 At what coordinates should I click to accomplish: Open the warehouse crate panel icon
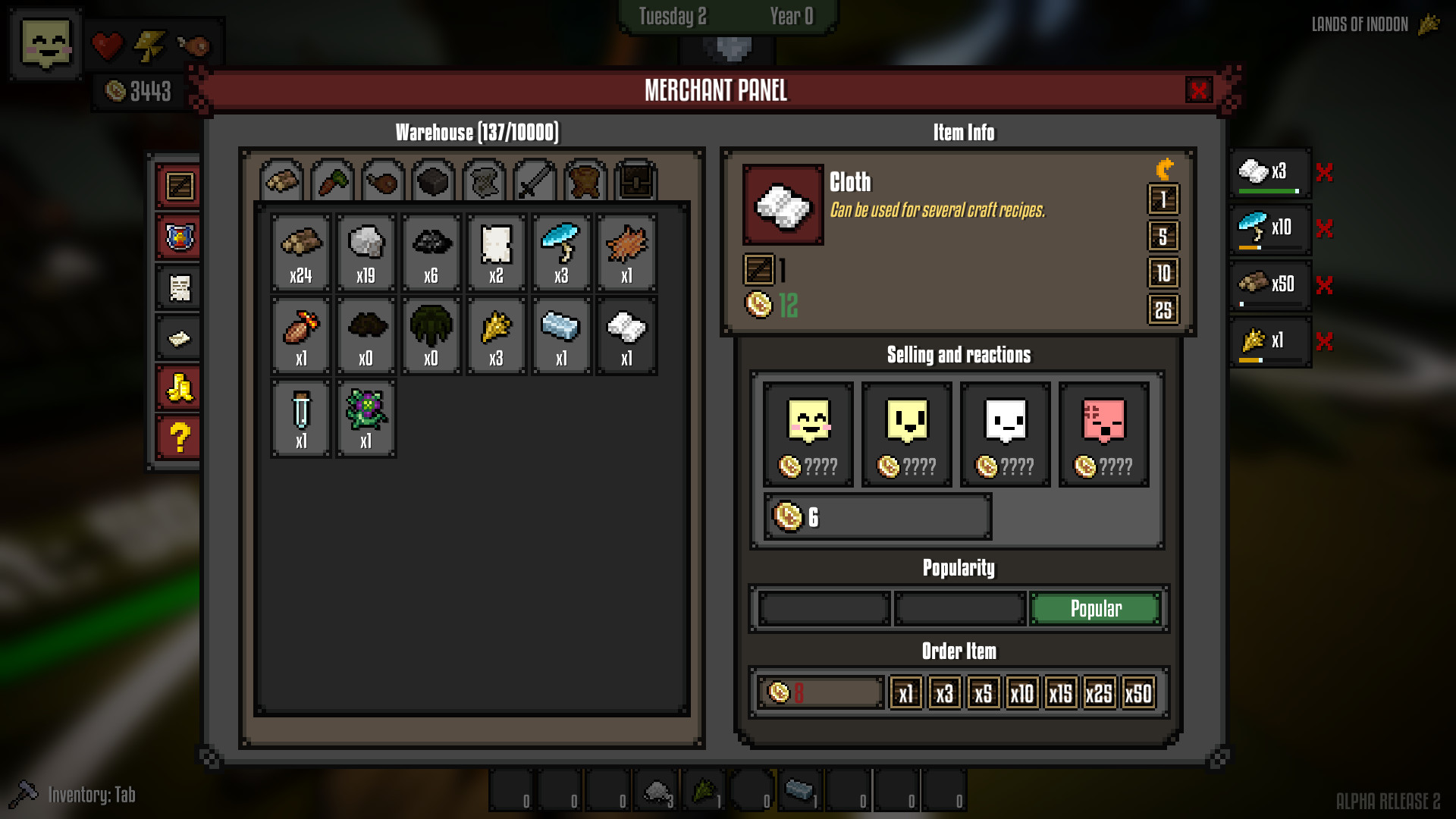click(x=177, y=186)
